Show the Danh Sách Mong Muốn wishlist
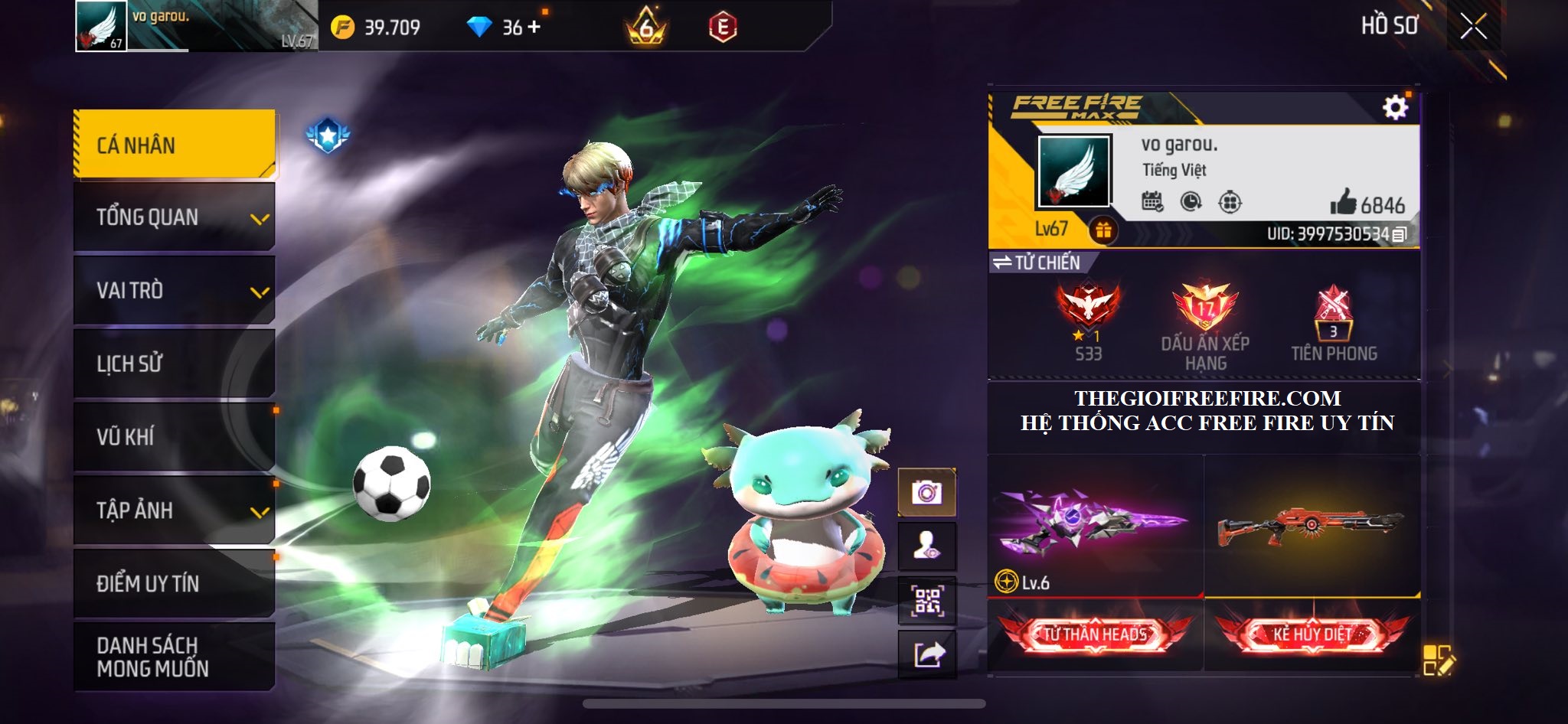This screenshot has height=724, width=1568. click(175, 657)
